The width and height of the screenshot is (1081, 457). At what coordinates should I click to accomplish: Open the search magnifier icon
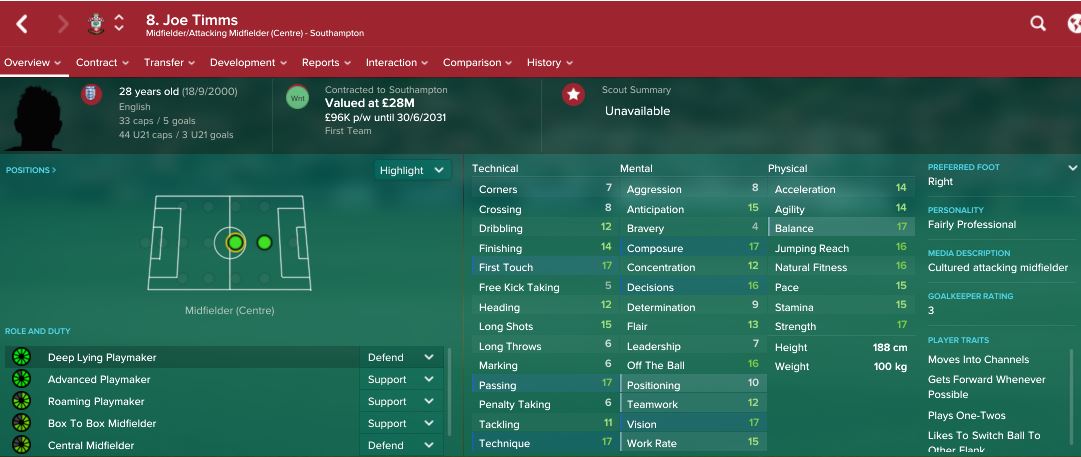1038,23
